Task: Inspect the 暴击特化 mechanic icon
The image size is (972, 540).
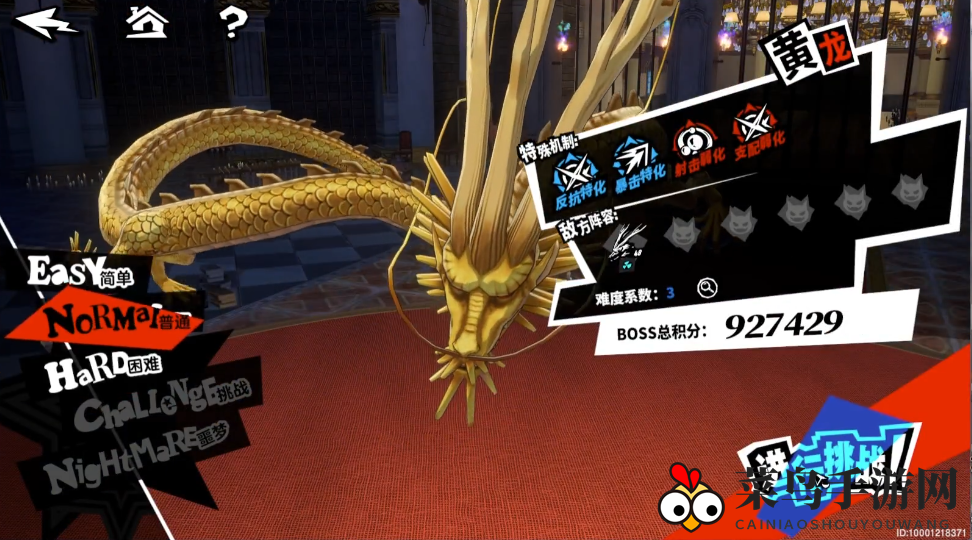Action: [x=632, y=160]
